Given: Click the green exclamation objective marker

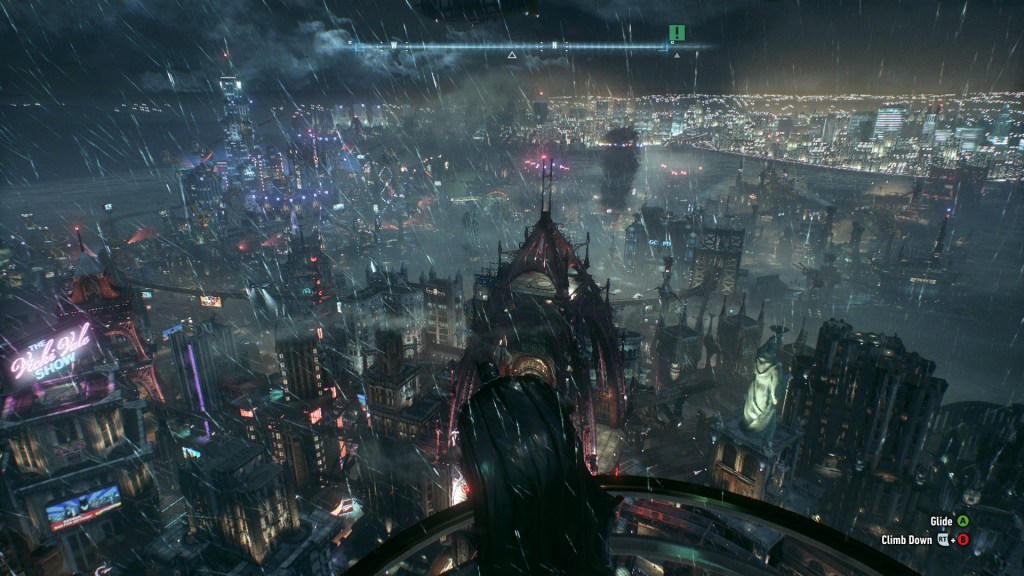Looking at the screenshot, I should tap(677, 33).
